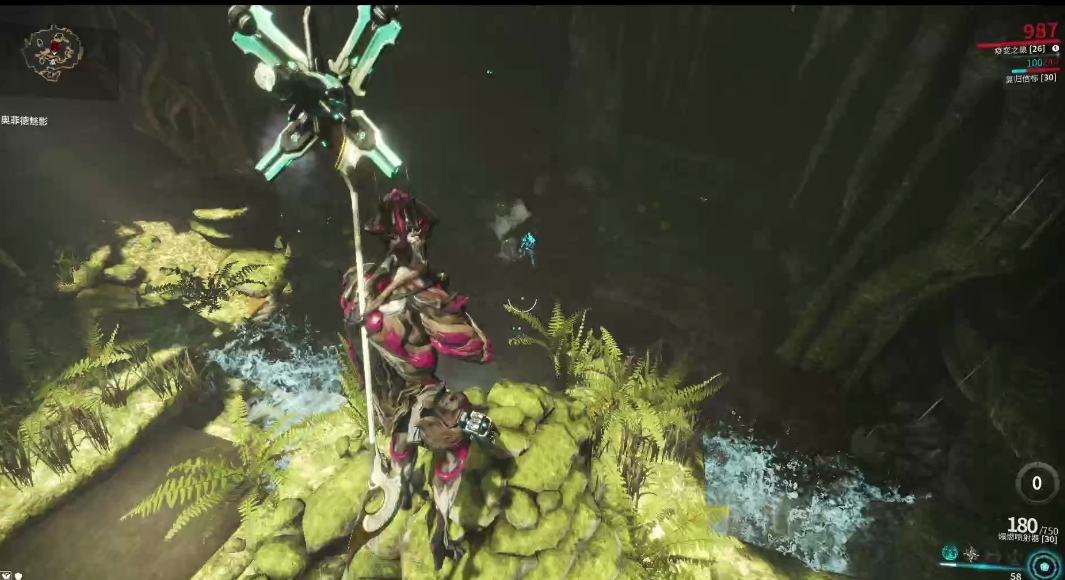This screenshot has width=1065, height=580.
Task: Click the round teal energy orb icon
Action: tap(1044, 567)
